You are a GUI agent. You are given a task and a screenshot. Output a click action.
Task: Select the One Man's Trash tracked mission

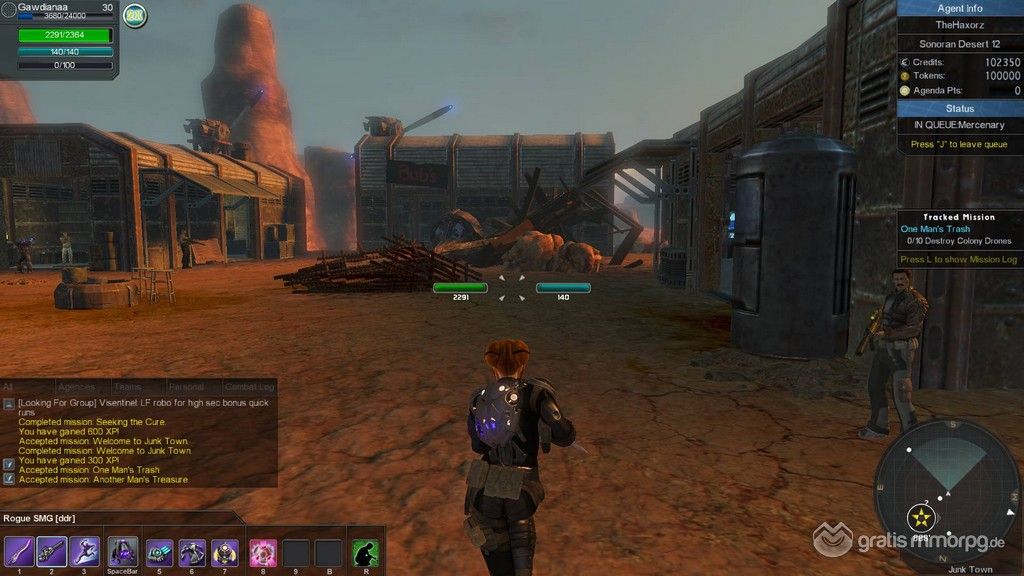tap(932, 229)
